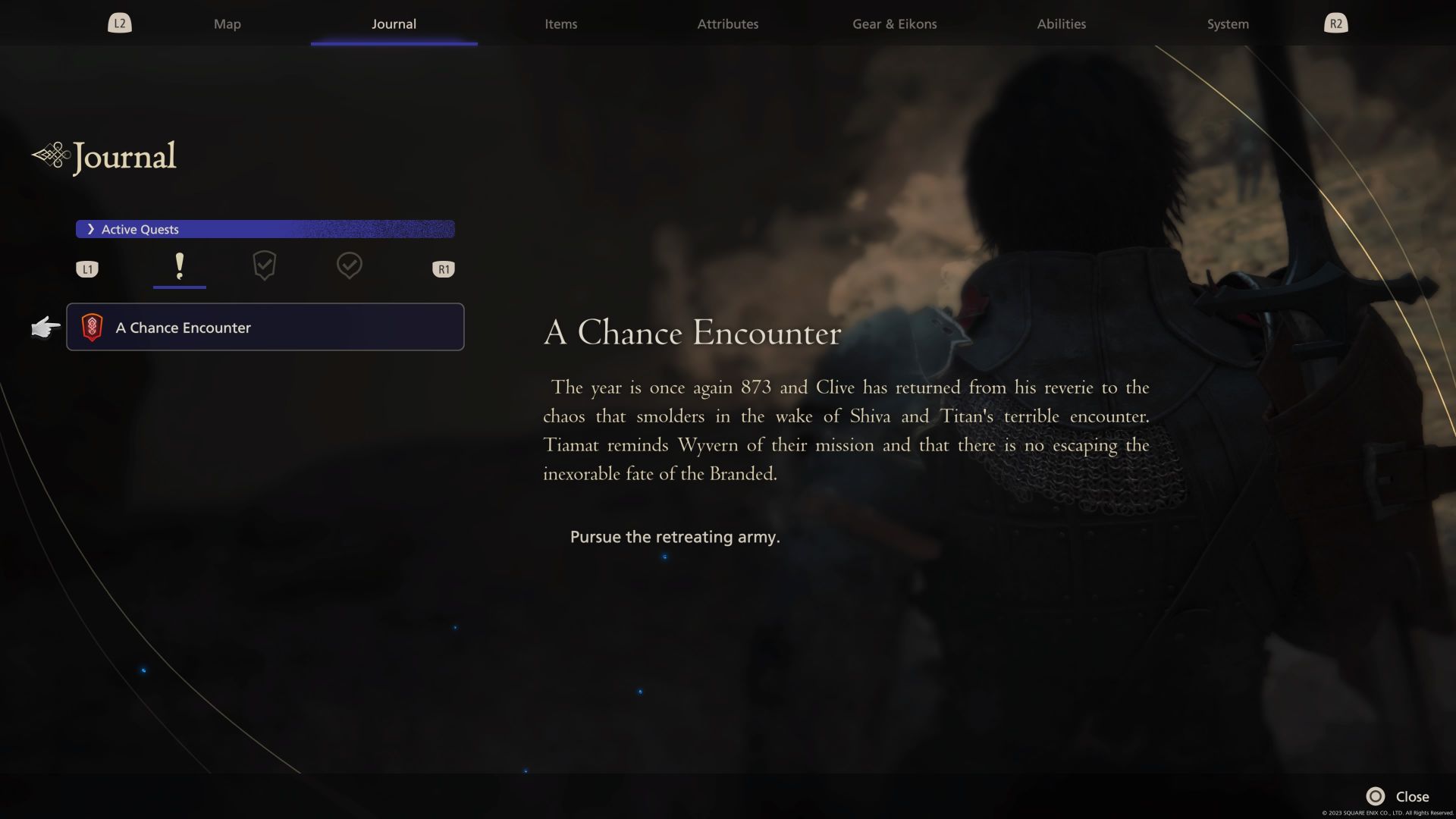Open the Attributes tab
This screenshot has width=1456, height=819.
click(727, 24)
